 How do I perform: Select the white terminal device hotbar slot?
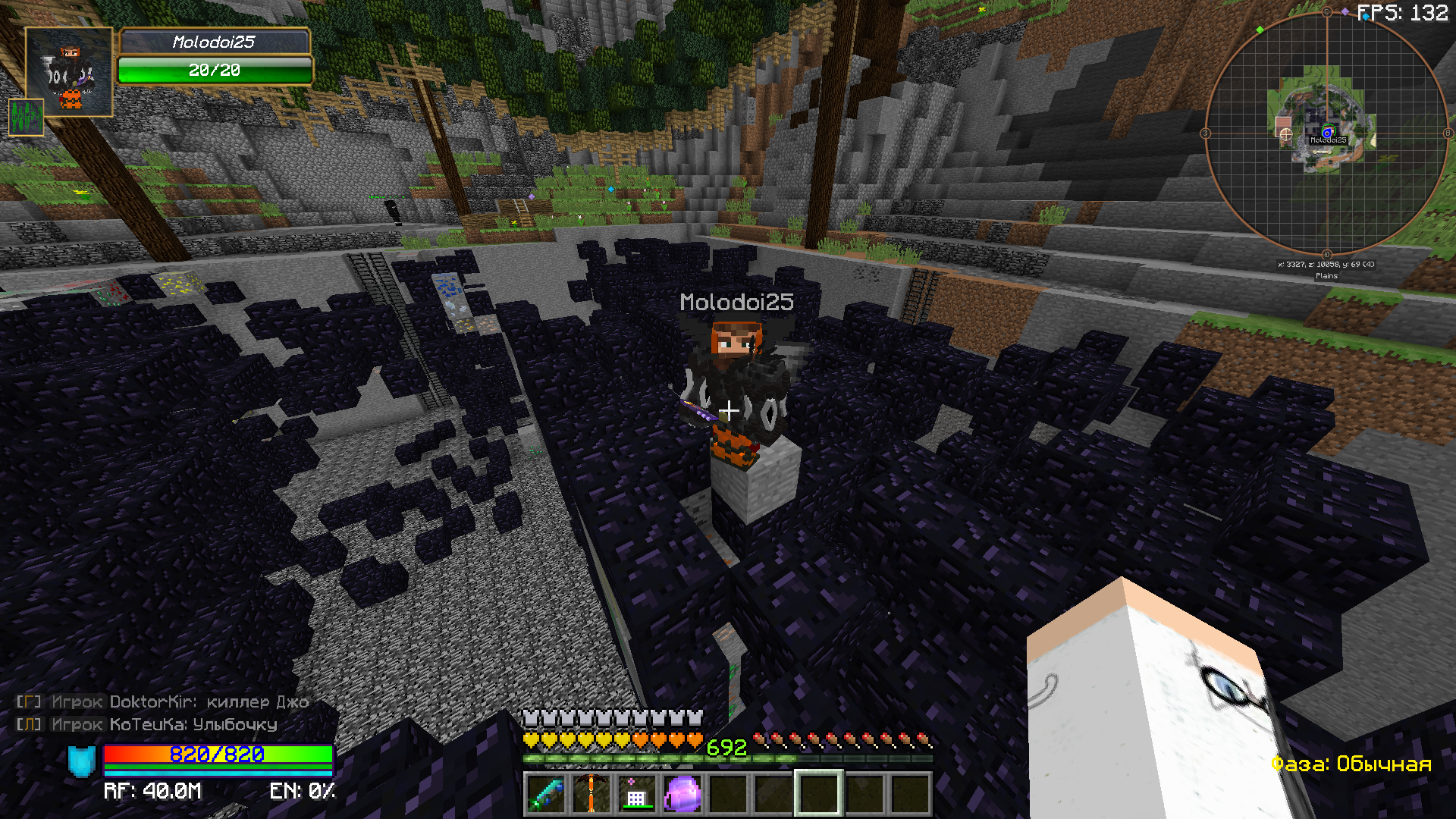(x=636, y=793)
